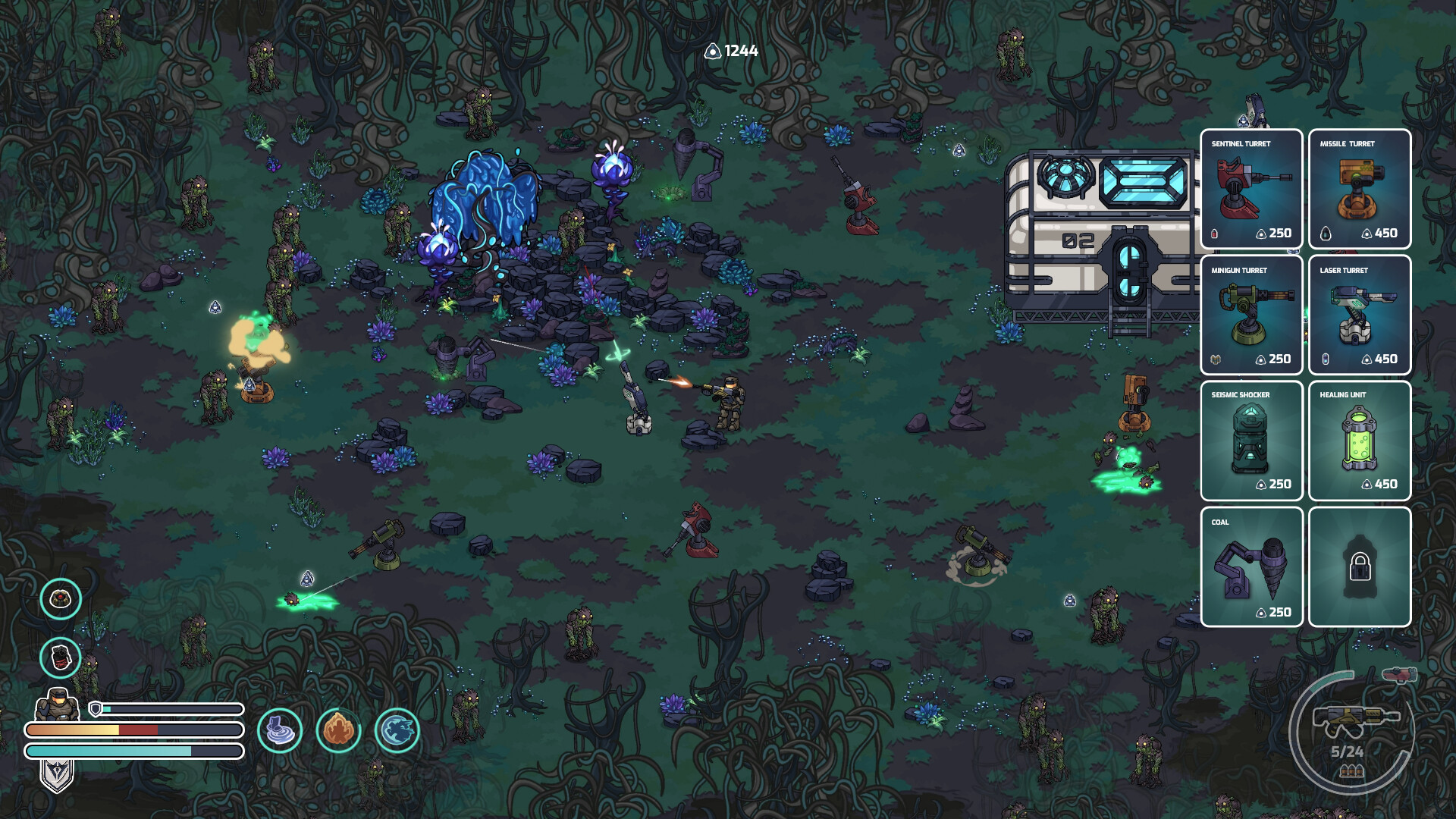The height and width of the screenshot is (819, 1456).
Task: Choose the Missile Turret build card
Action: [1359, 189]
